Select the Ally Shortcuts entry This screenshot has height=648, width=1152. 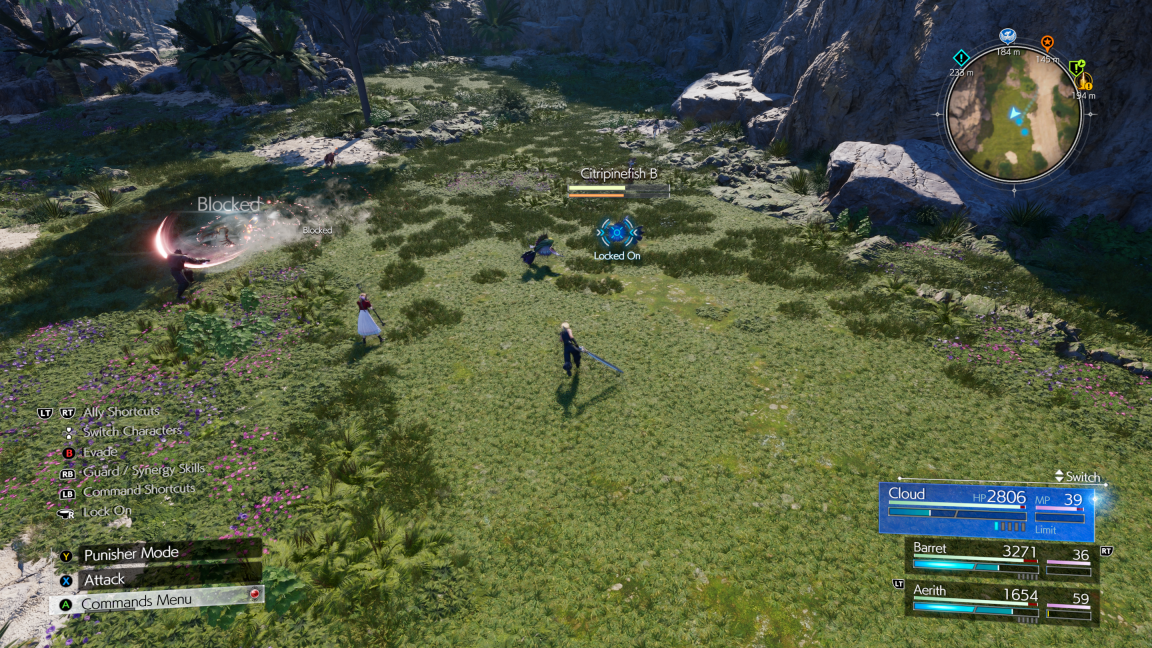pos(121,411)
